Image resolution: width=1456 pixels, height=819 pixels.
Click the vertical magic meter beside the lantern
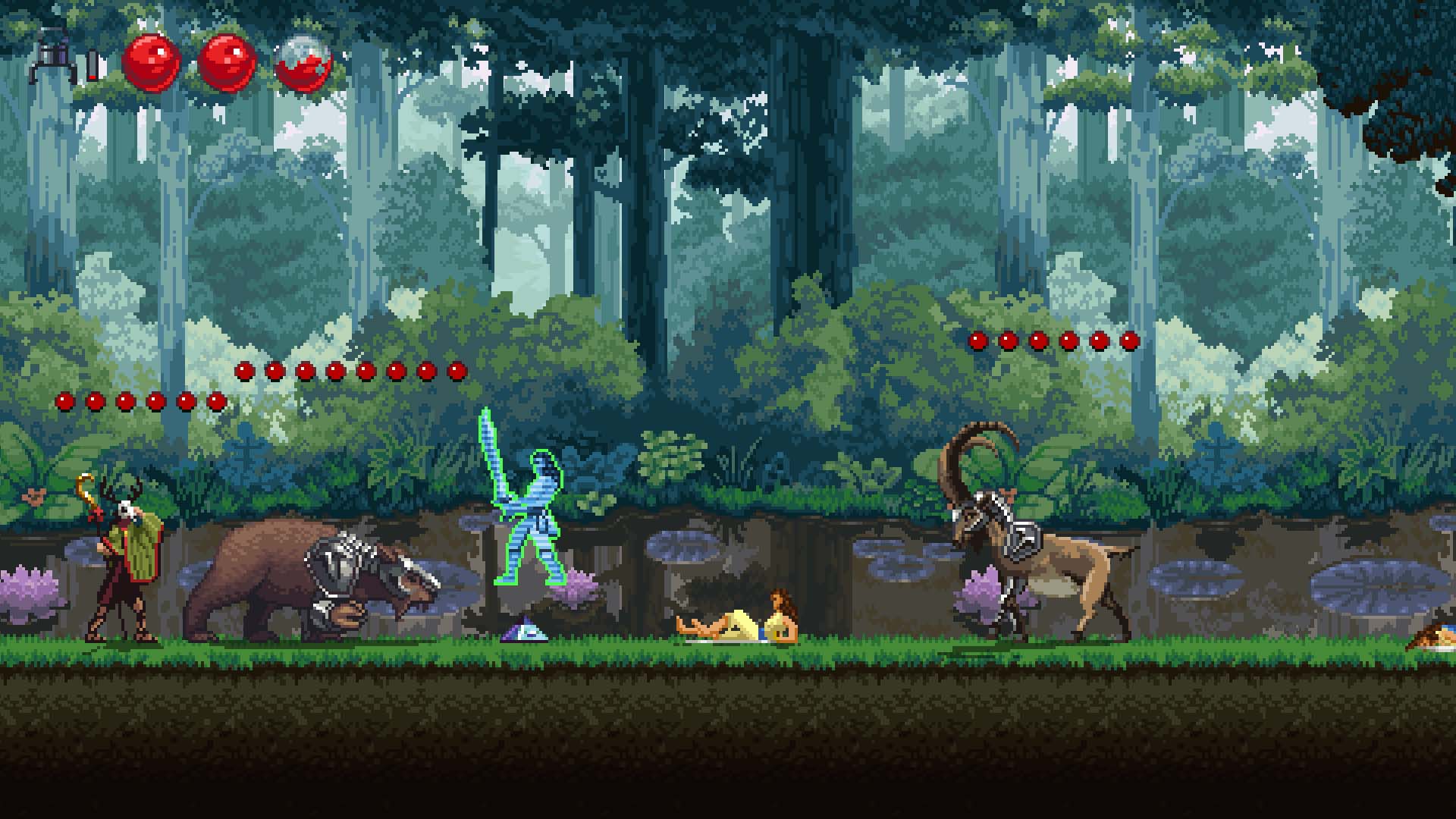(91, 63)
